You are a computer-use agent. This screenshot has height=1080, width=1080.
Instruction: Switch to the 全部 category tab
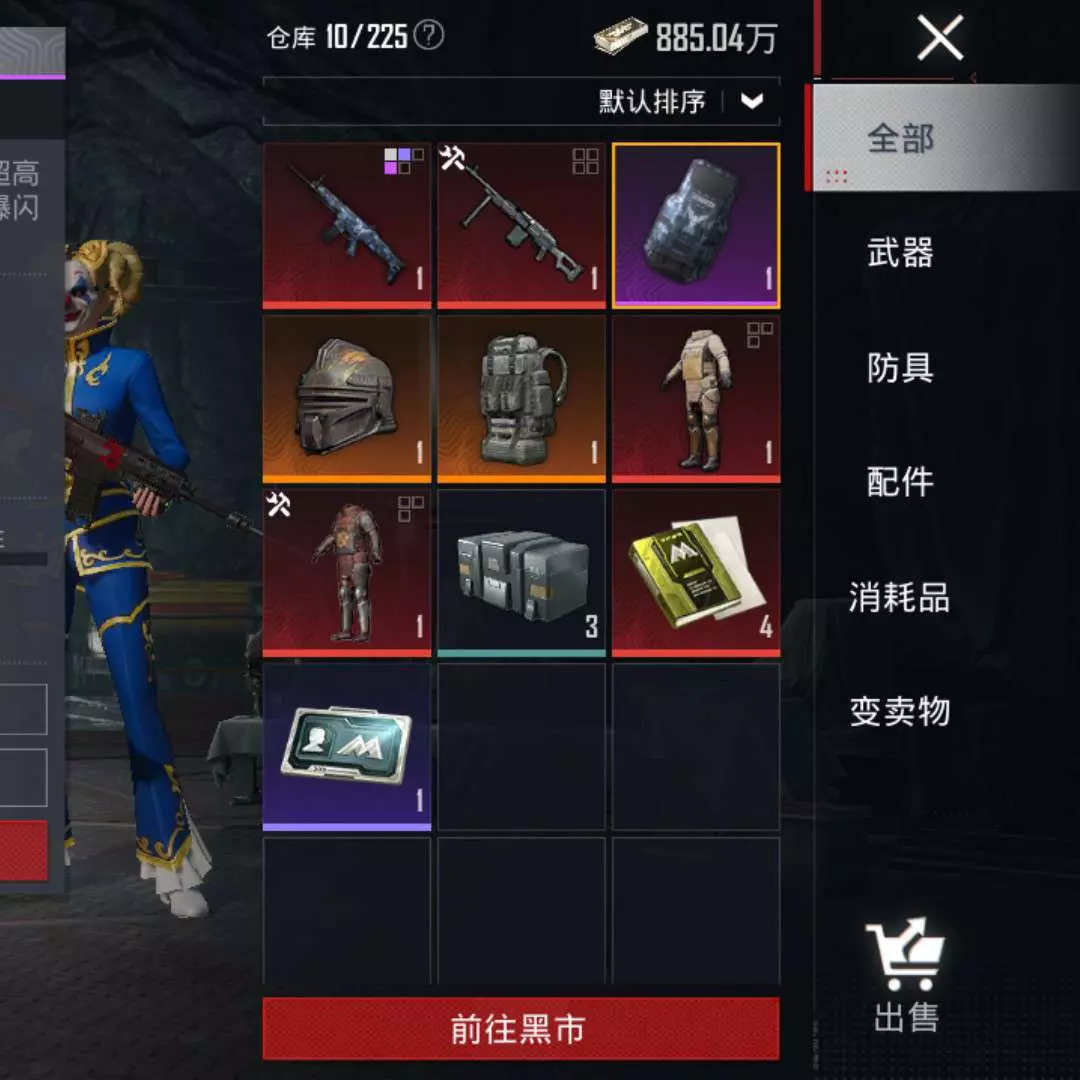(900, 138)
